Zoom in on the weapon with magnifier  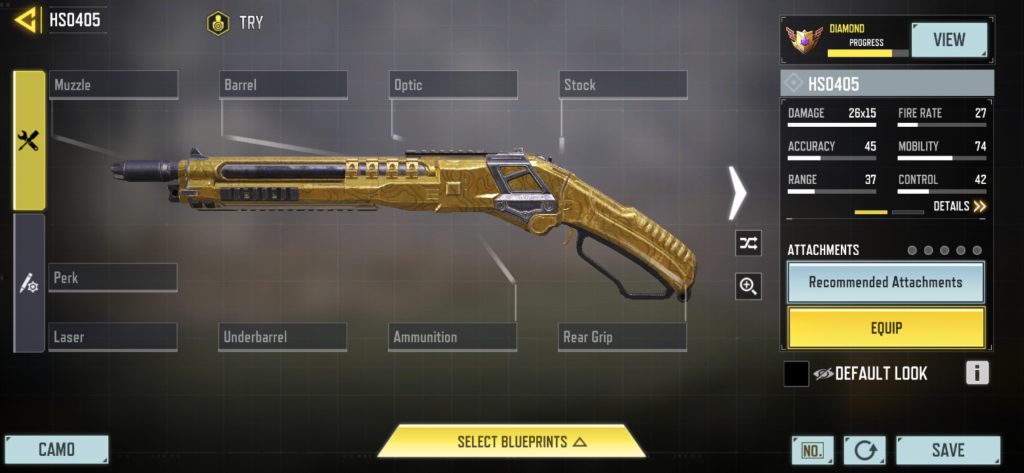tap(747, 287)
